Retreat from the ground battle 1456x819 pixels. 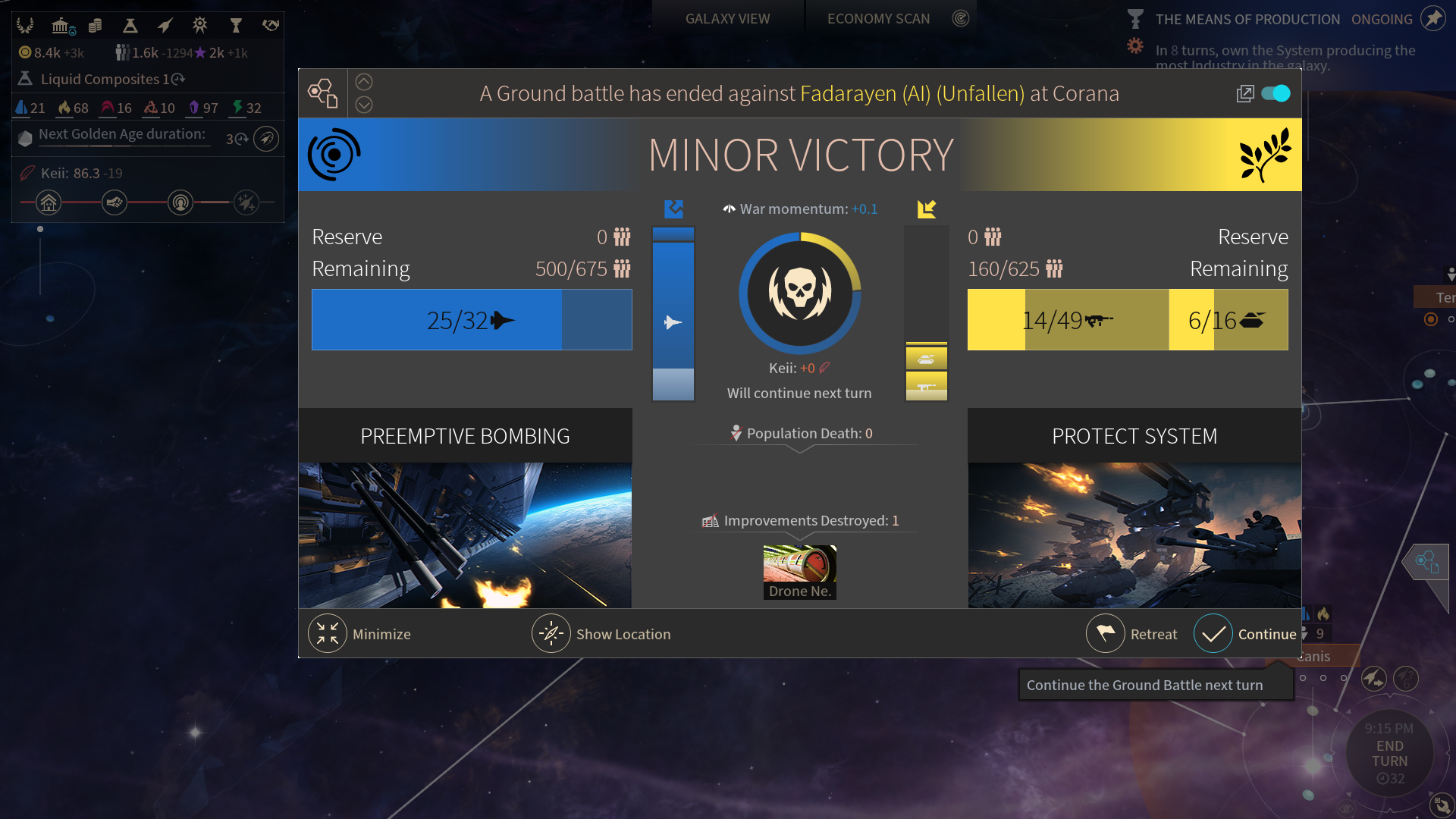pos(1106,634)
